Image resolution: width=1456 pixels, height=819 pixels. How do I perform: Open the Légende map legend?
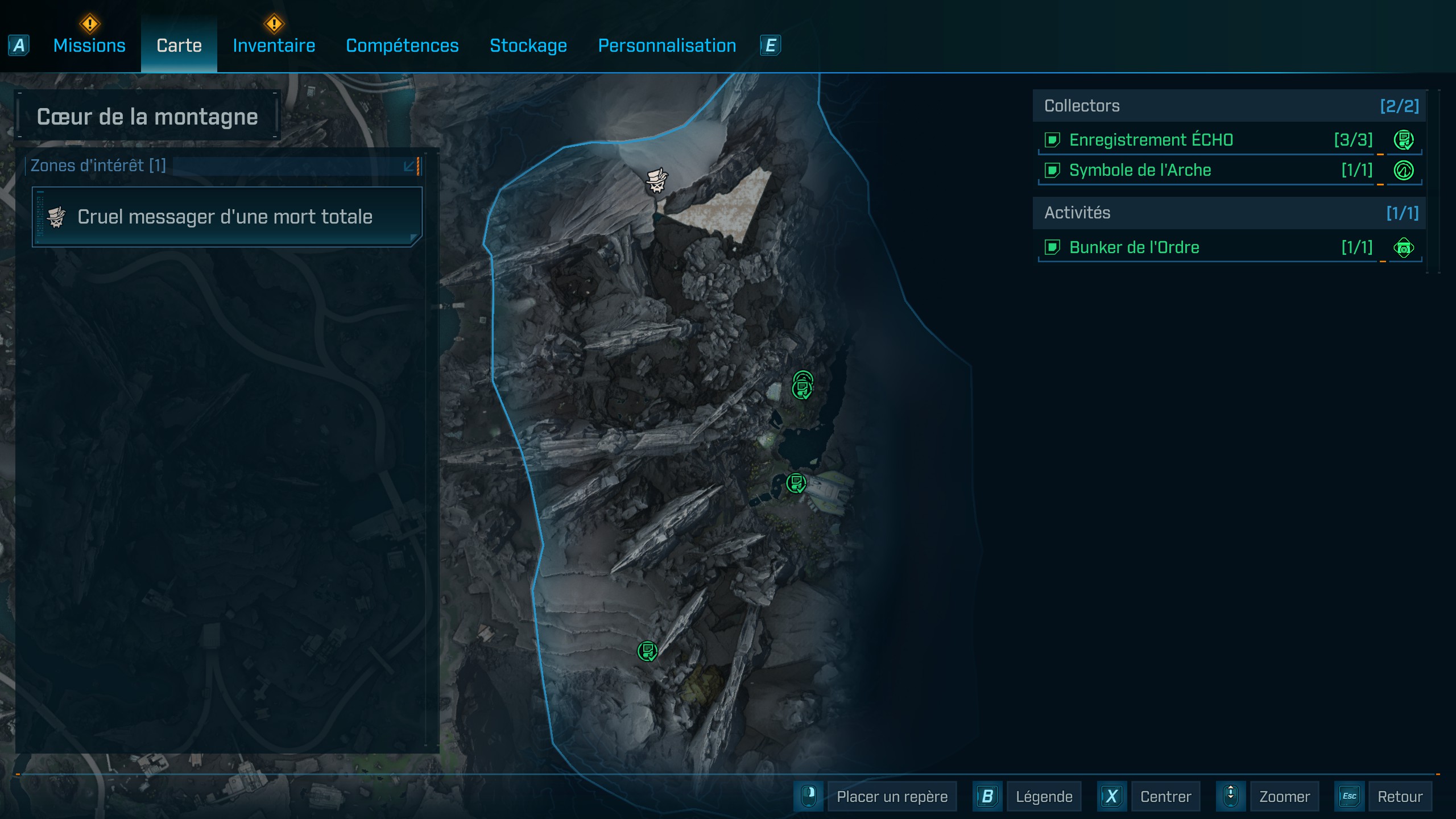tap(1043, 796)
